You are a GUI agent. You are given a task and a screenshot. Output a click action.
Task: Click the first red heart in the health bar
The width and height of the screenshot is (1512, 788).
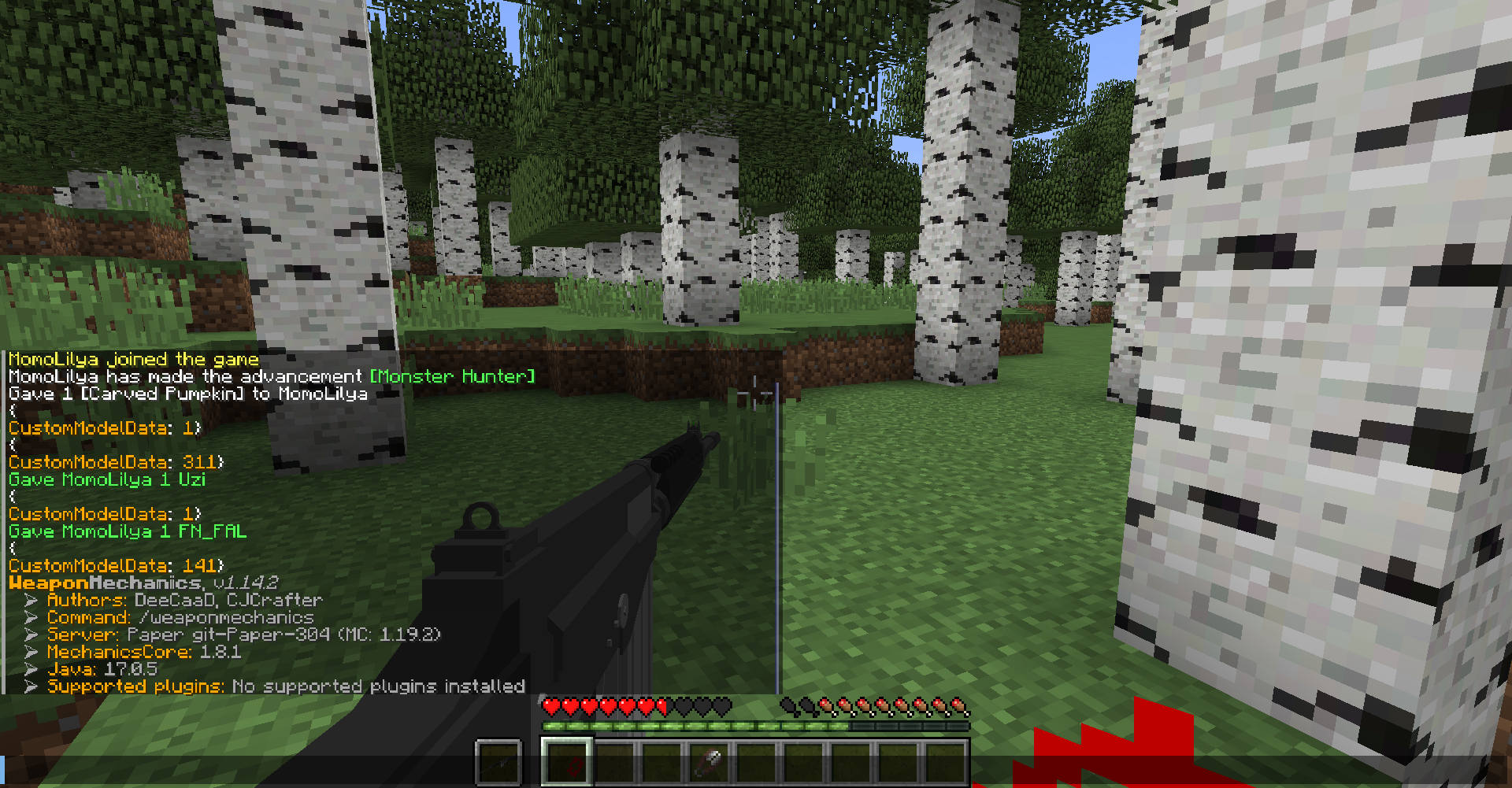[x=552, y=705]
